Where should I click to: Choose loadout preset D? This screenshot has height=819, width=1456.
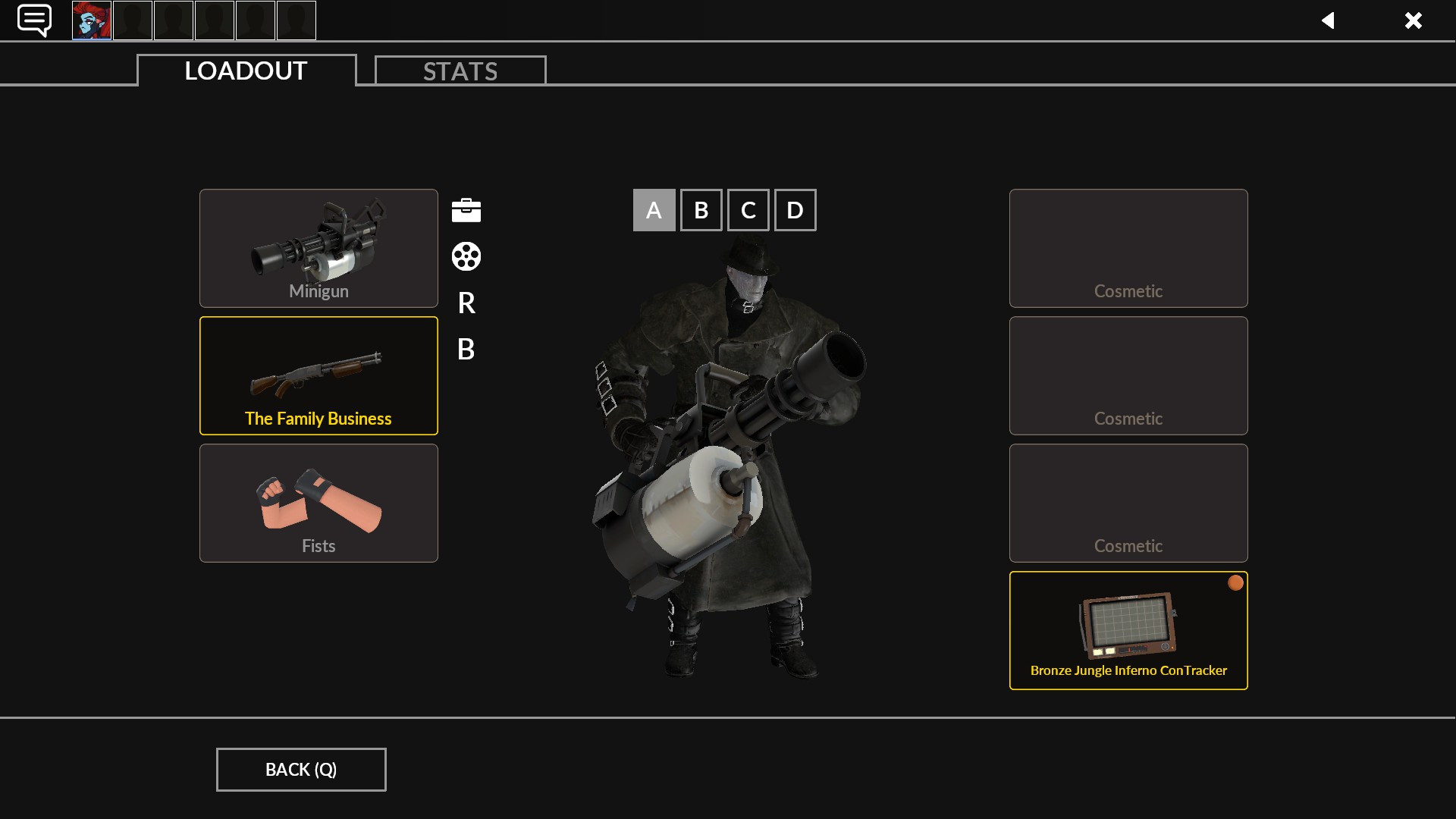click(x=795, y=209)
